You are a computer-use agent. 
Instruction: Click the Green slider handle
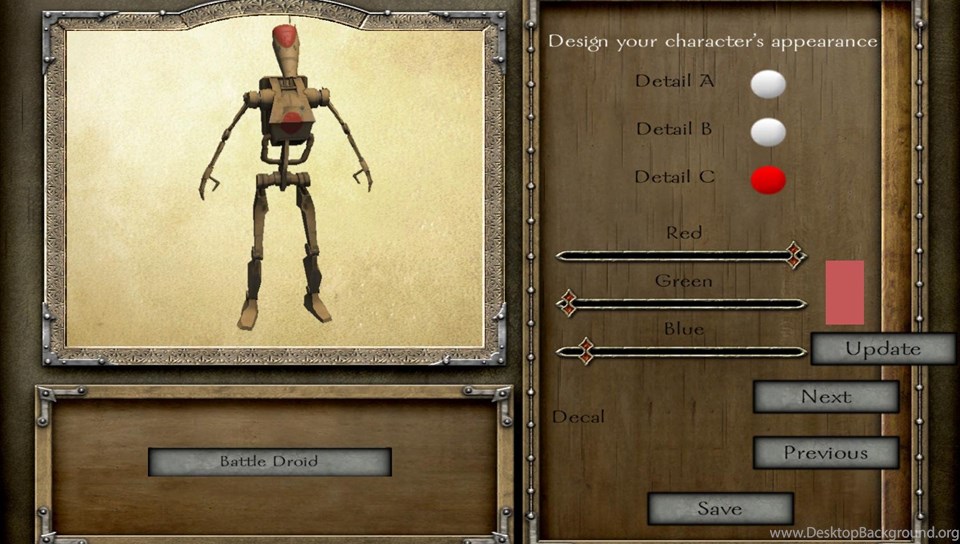click(x=567, y=303)
